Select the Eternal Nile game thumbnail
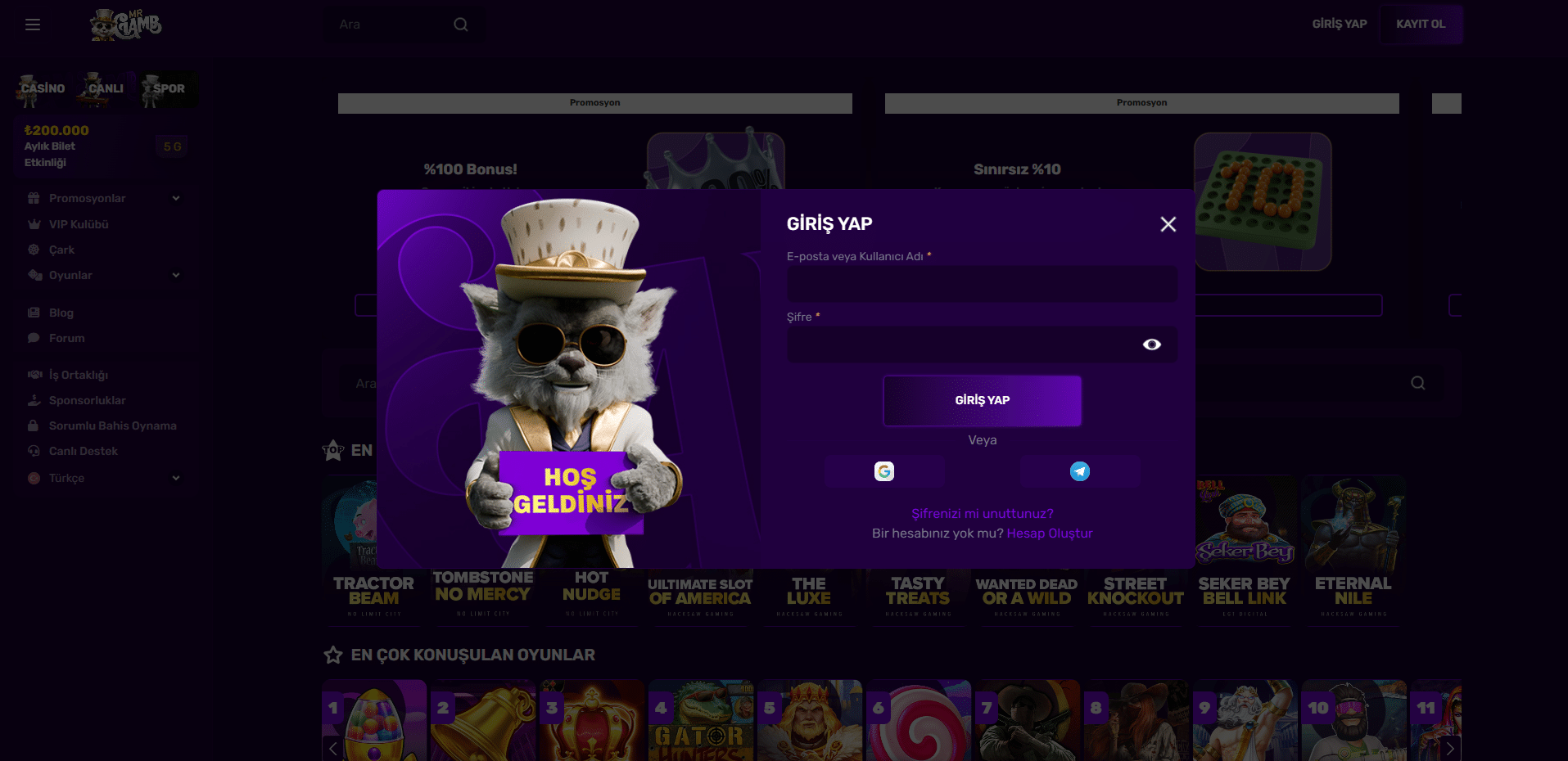This screenshot has width=1568, height=761. coord(1353,548)
